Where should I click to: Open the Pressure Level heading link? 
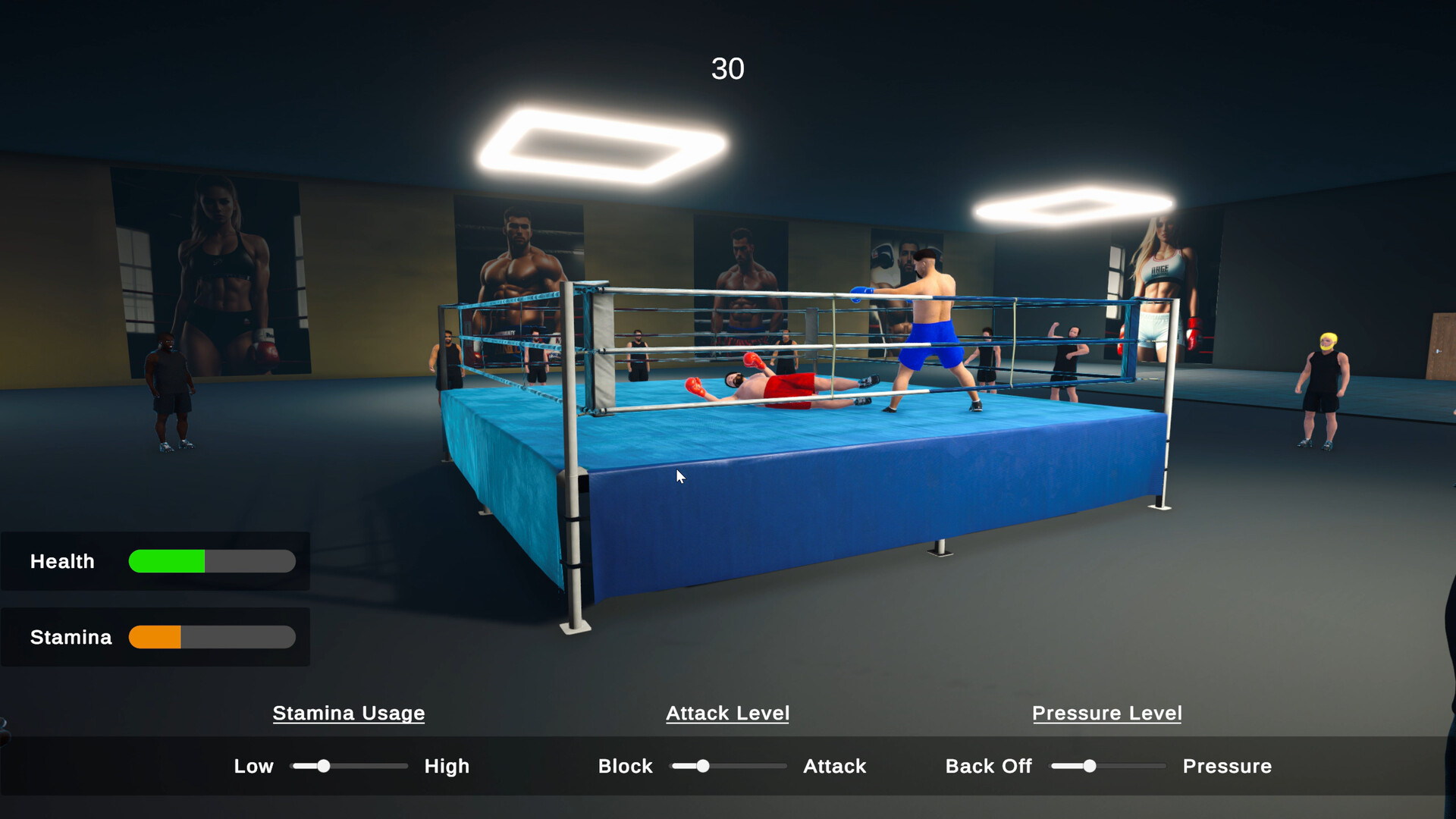(1107, 714)
